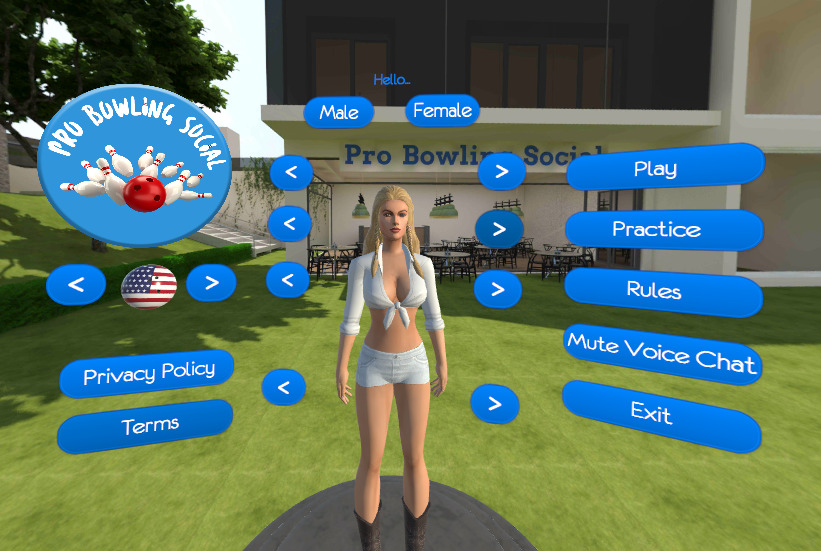Select the United States flag icon

pyautogui.click(x=149, y=286)
